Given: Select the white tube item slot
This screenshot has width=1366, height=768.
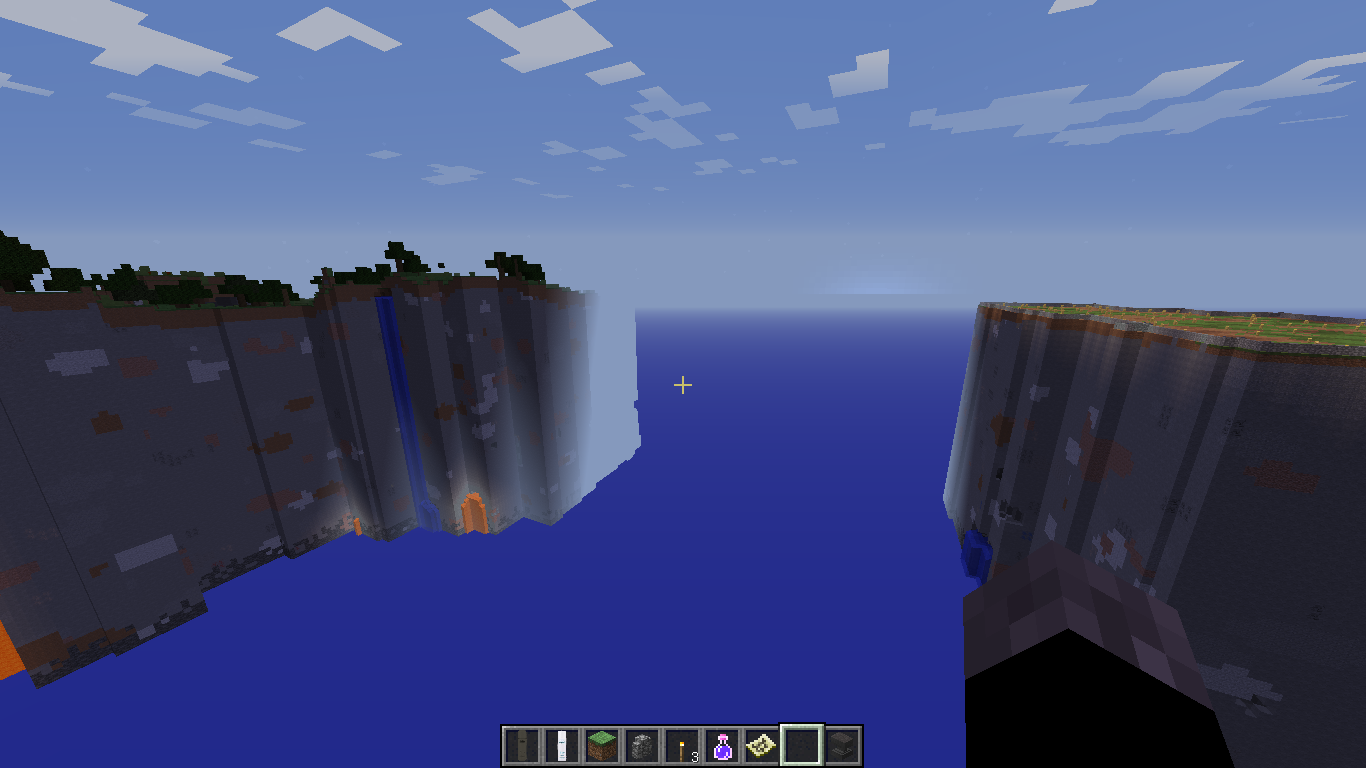Looking at the screenshot, I should click(x=562, y=746).
